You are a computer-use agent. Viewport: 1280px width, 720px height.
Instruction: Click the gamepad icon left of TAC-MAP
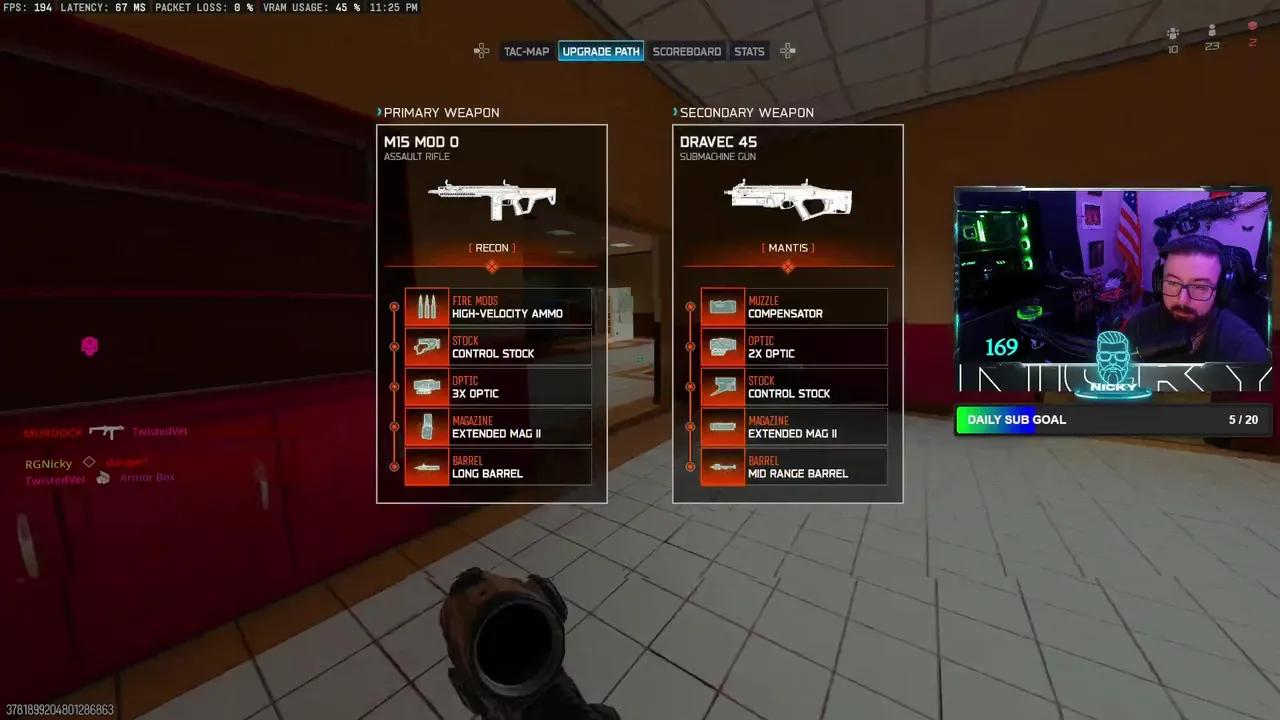tap(481, 51)
